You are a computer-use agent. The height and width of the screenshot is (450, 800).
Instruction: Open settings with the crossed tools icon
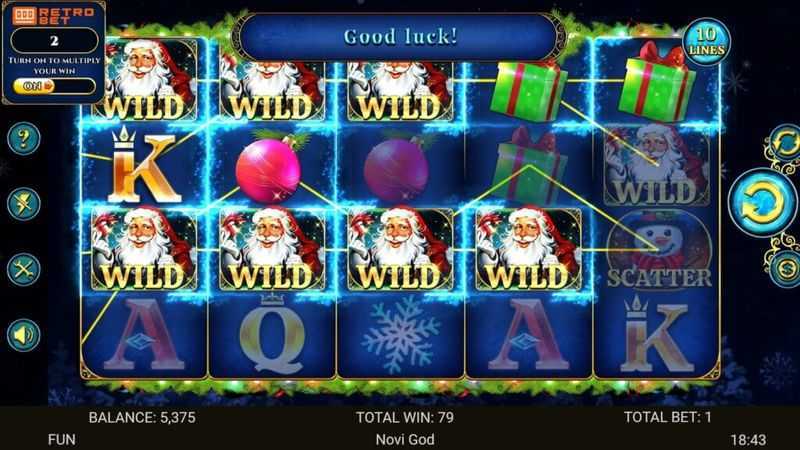[24, 270]
